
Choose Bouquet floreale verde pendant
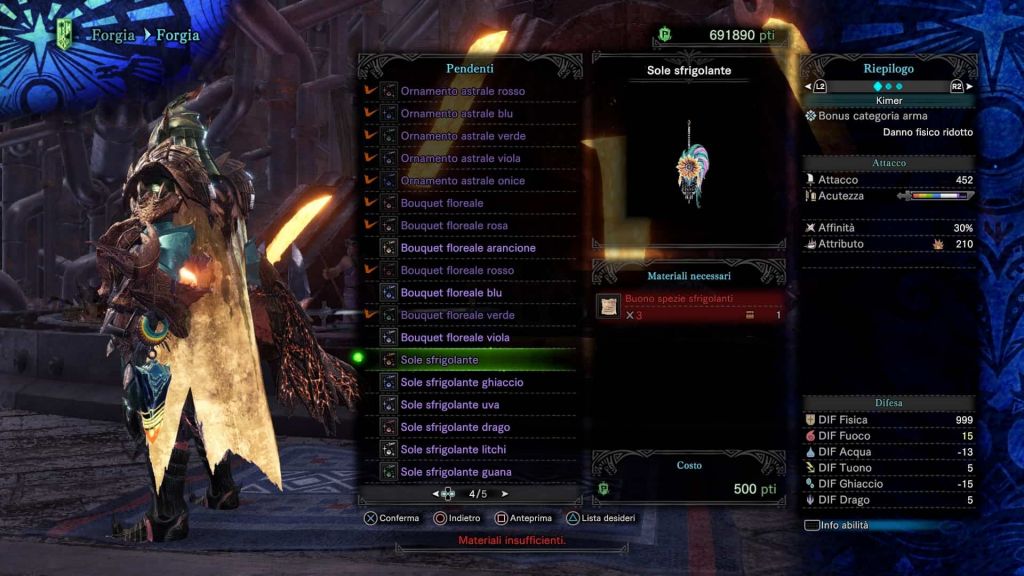(x=457, y=315)
